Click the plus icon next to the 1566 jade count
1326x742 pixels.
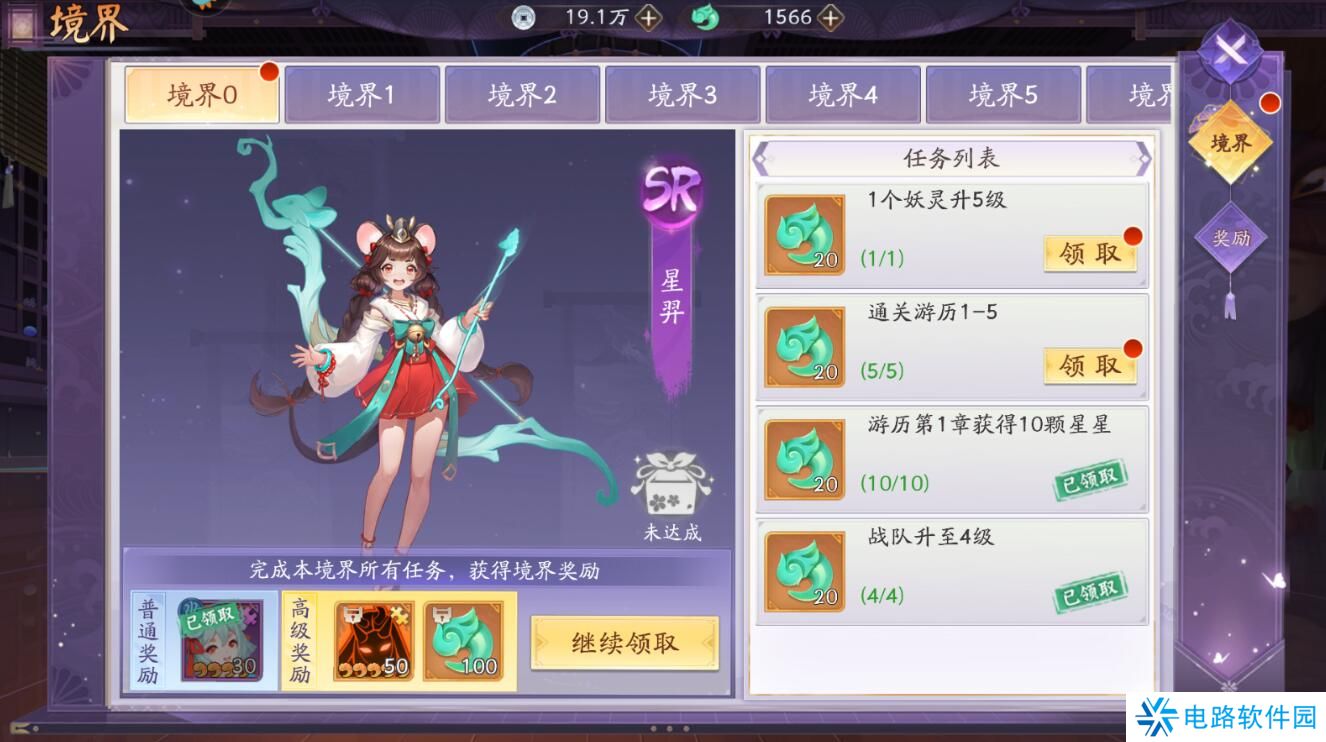coord(830,17)
